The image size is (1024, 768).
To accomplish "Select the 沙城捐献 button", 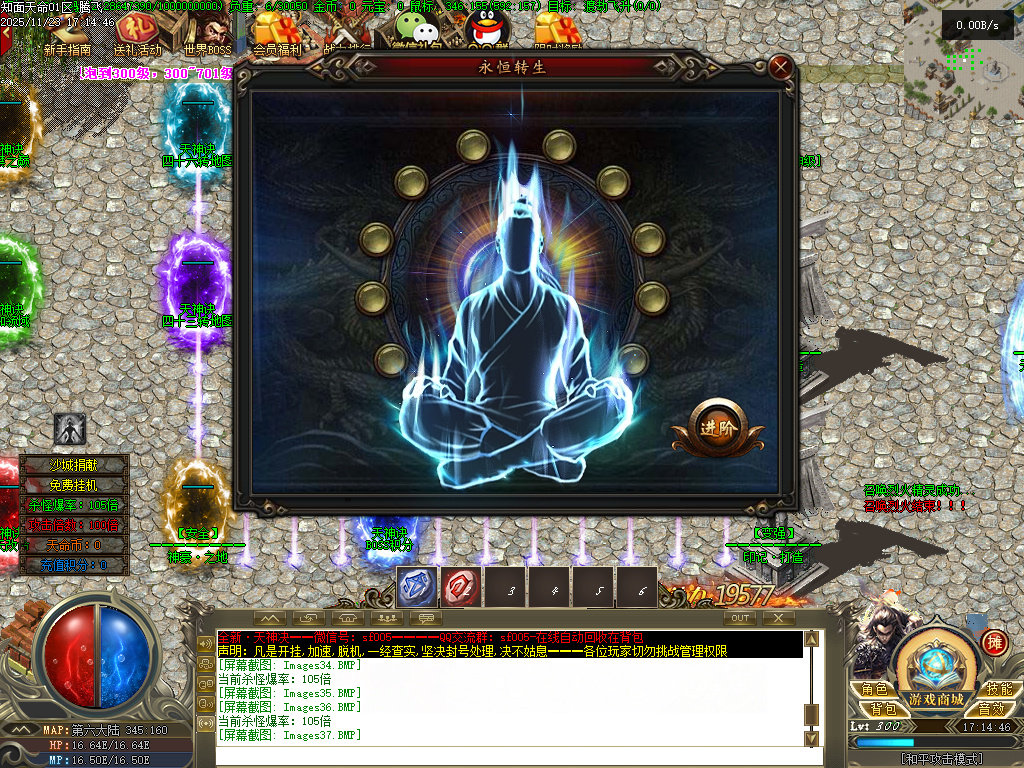I will (x=76, y=464).
